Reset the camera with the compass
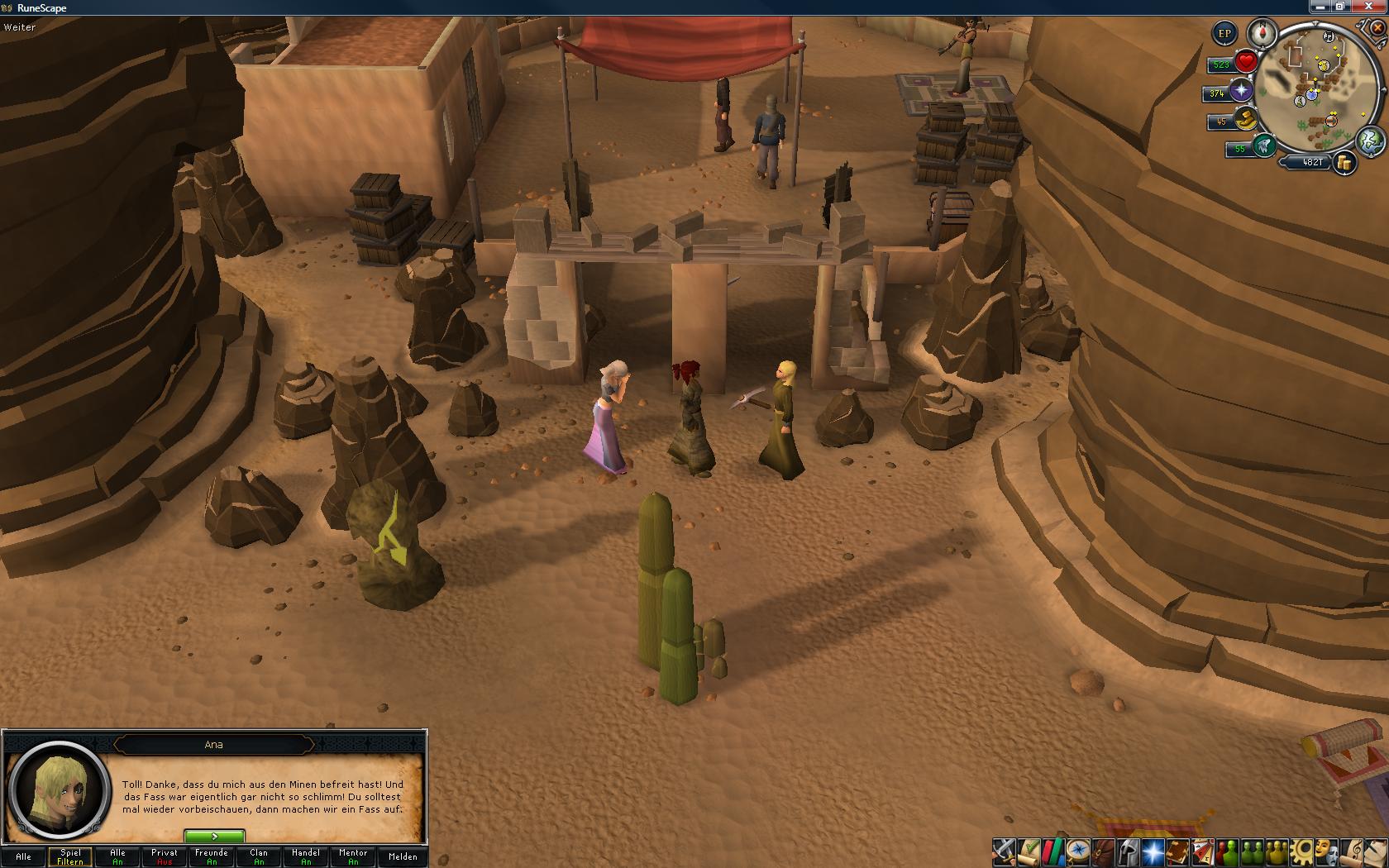1389x868 pixels. pyautogui.click(x=1263, y=34)
